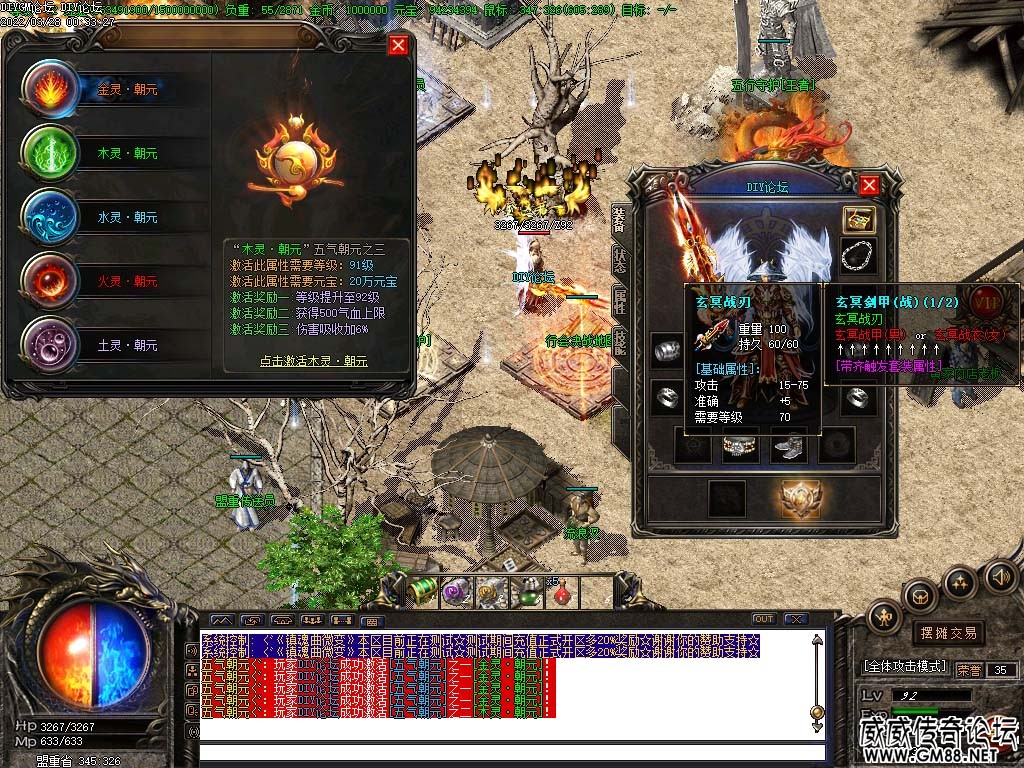Use the red potion in the hotbar

[563, 591]
